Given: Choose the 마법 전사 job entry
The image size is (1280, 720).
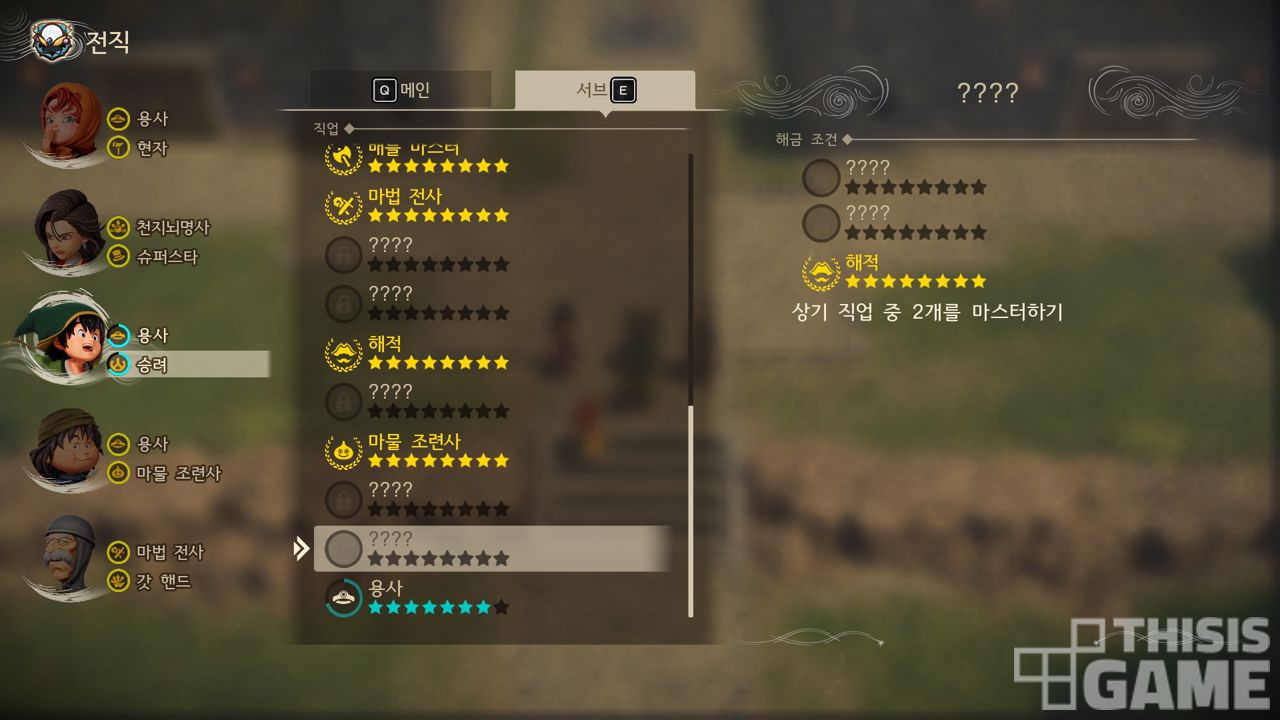Looking at the screenshot, I should (x=418, y=205).
